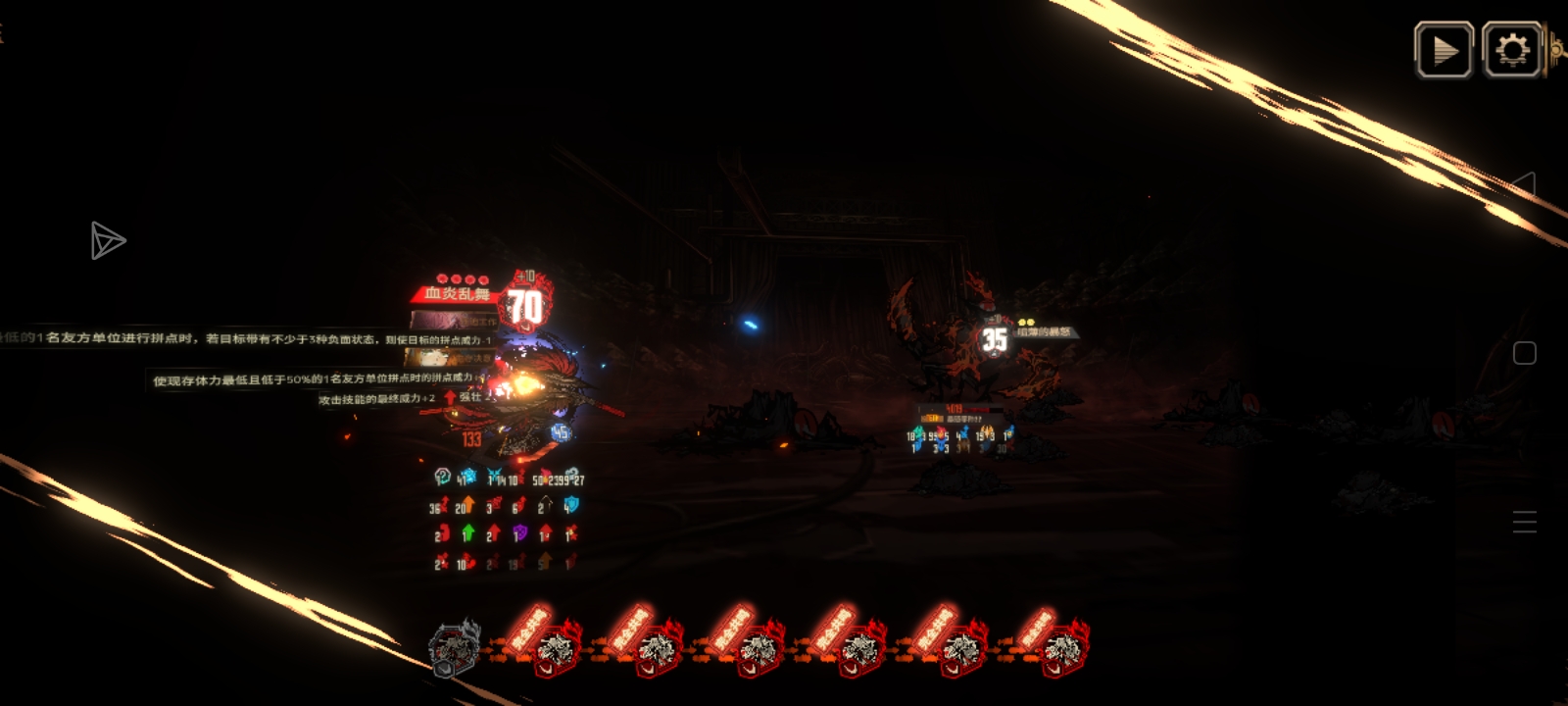Tap the Android back triangle button
Image resolution: width=1568 pixels, height=706 pixels.
tap(1524, 184)
